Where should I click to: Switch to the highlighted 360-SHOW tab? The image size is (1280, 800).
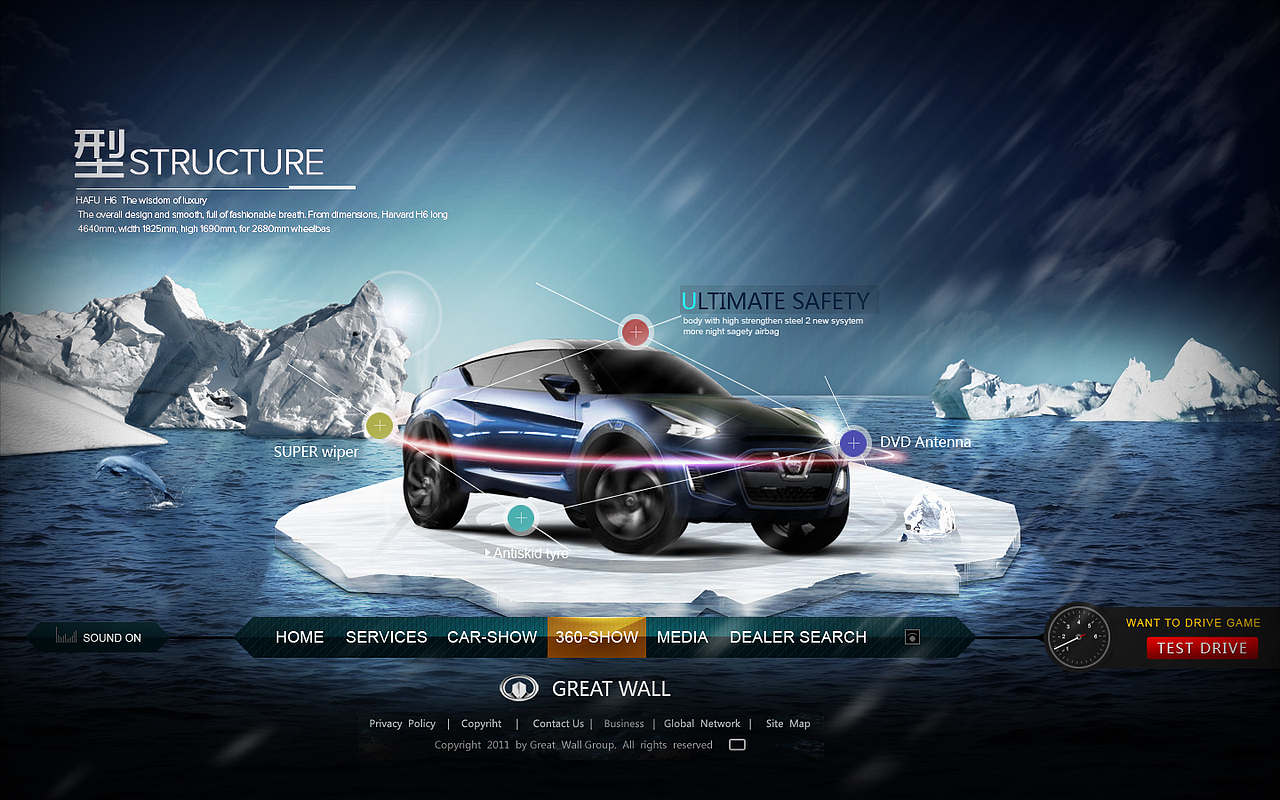click(x=597, y=637)
